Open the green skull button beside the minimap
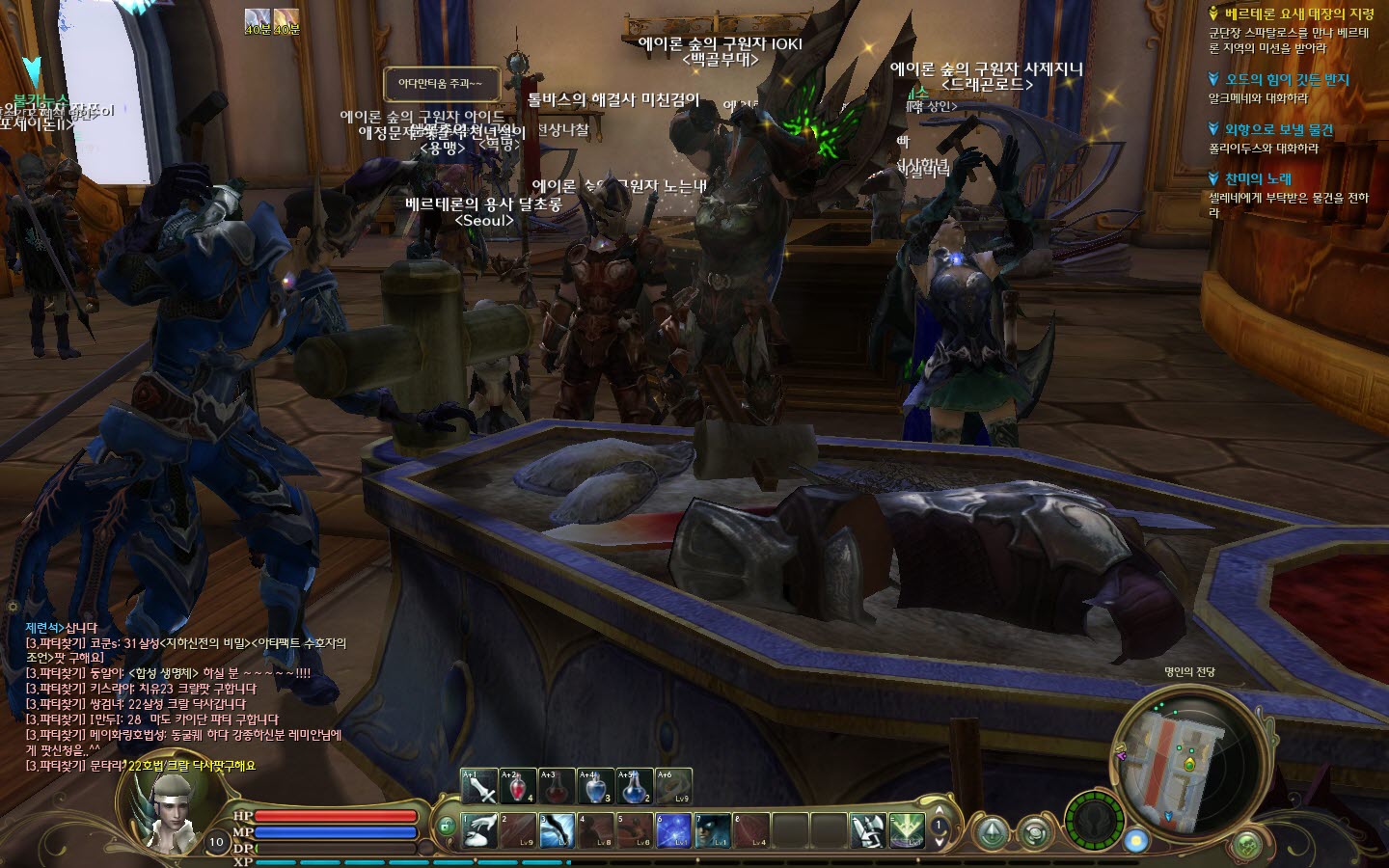Viewport: 1389px width, 868px height. 1249,844
